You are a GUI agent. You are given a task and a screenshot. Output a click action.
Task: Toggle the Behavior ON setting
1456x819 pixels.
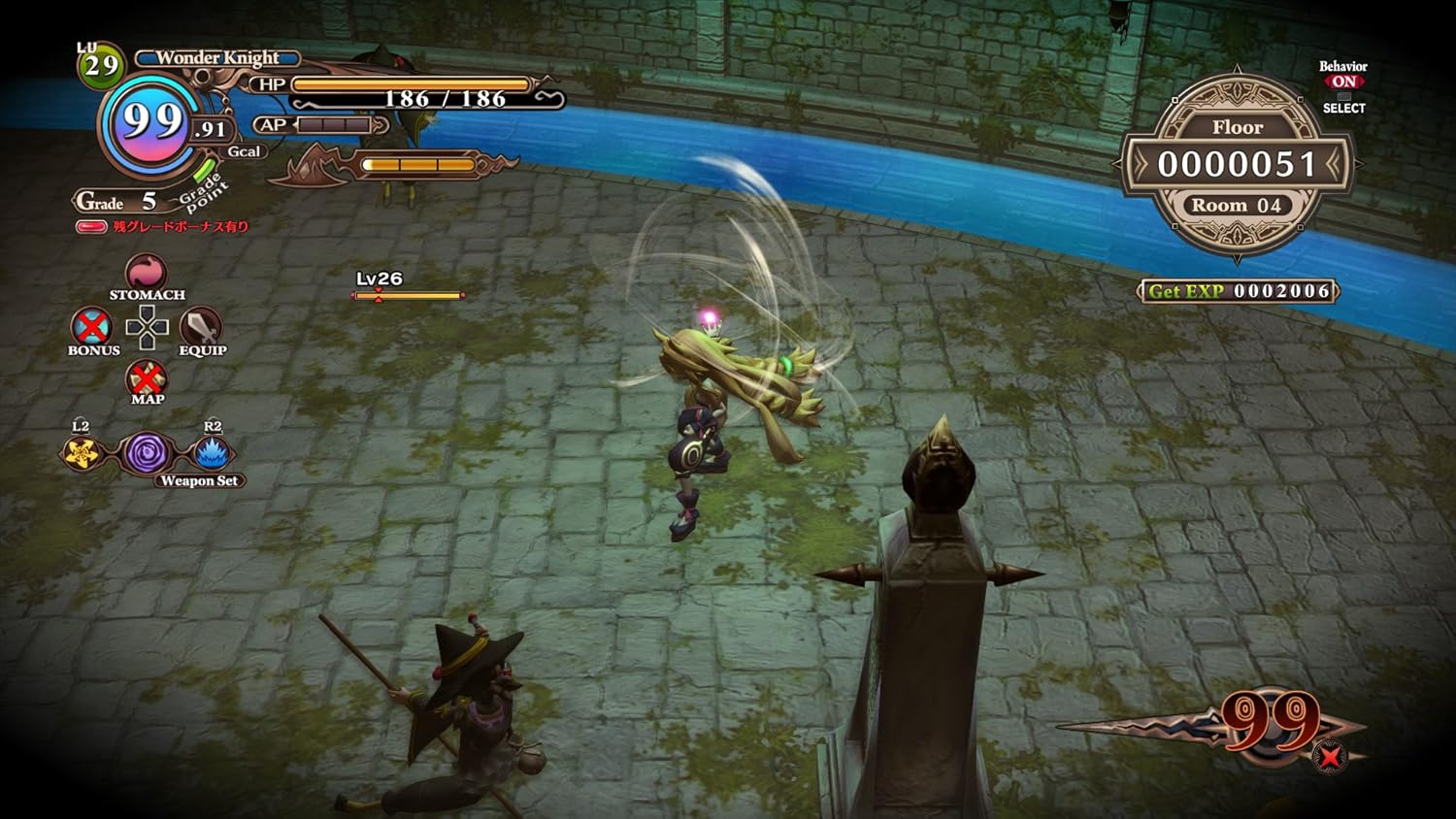tap(1344, 82)
